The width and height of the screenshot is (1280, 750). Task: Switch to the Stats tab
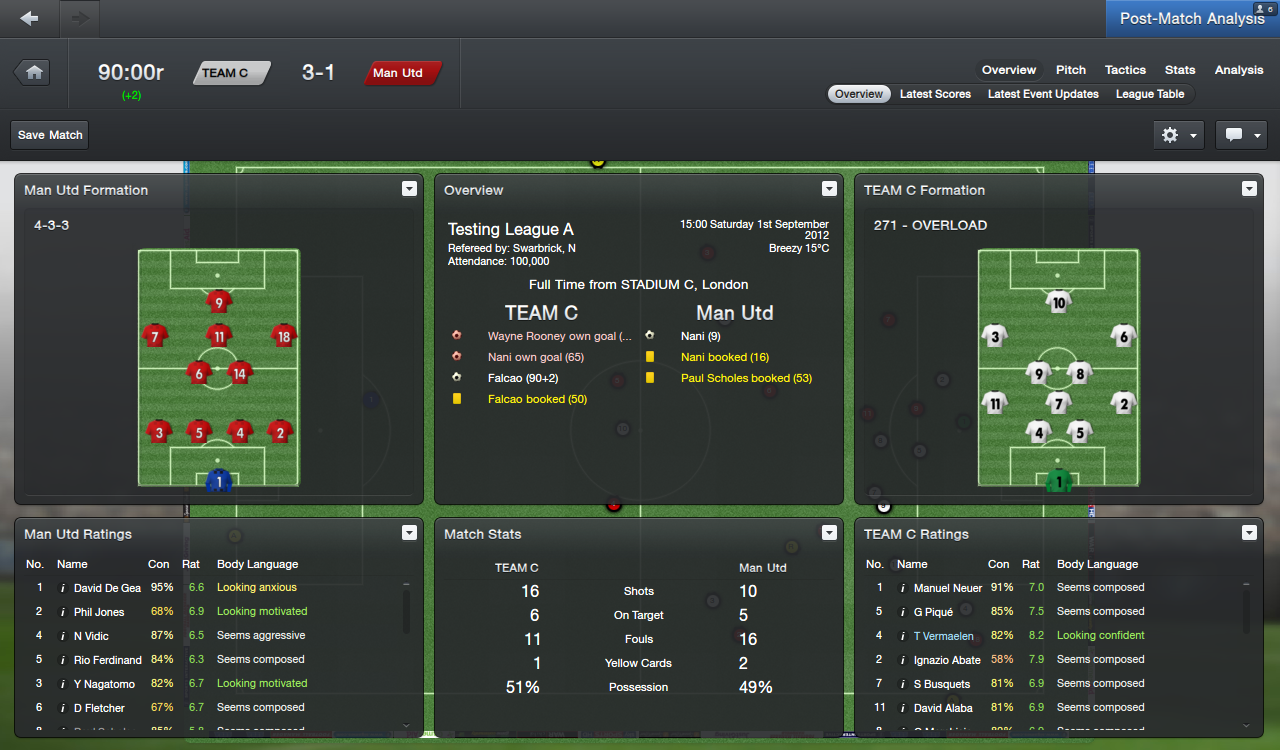tap(1180, 70)
